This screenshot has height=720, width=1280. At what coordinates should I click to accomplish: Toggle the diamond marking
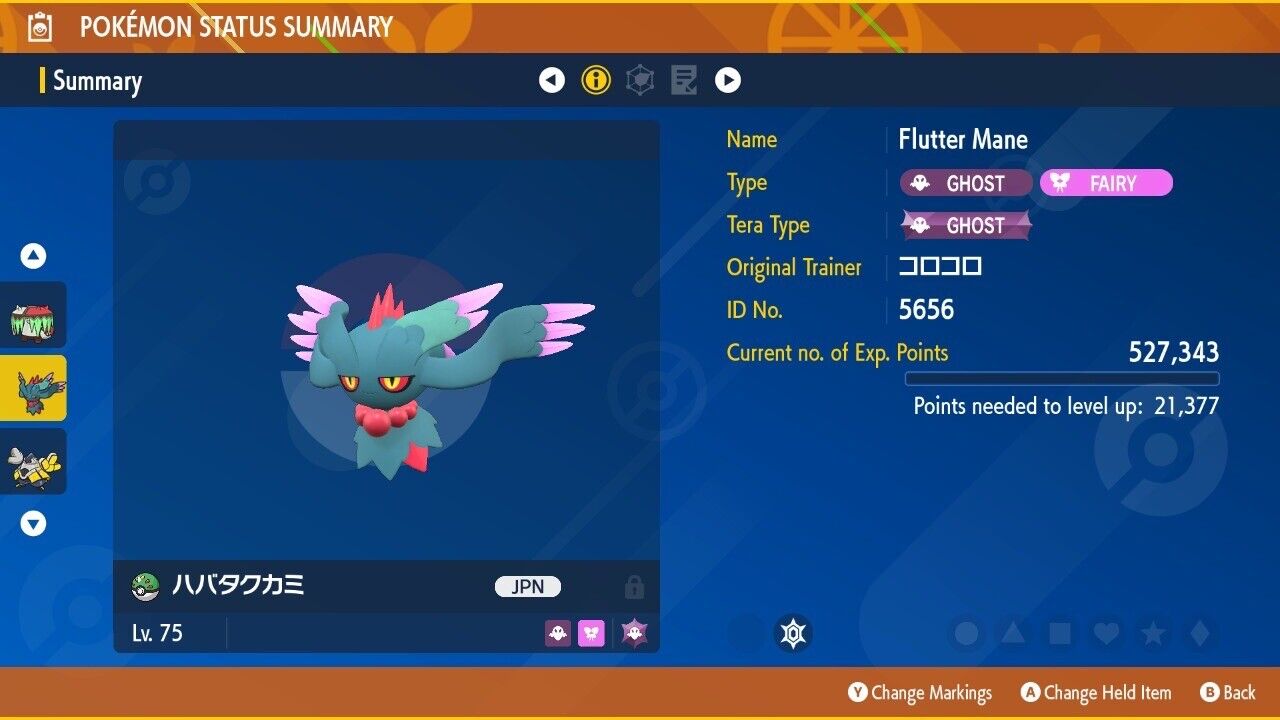click(x=1199, y=633)
